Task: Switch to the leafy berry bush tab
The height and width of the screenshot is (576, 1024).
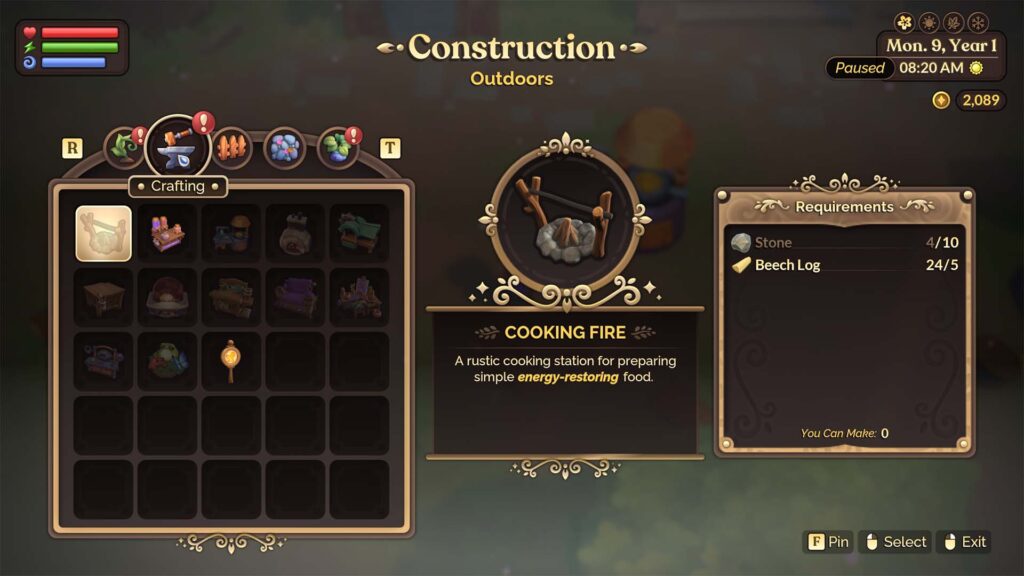Action: point(337,148)
